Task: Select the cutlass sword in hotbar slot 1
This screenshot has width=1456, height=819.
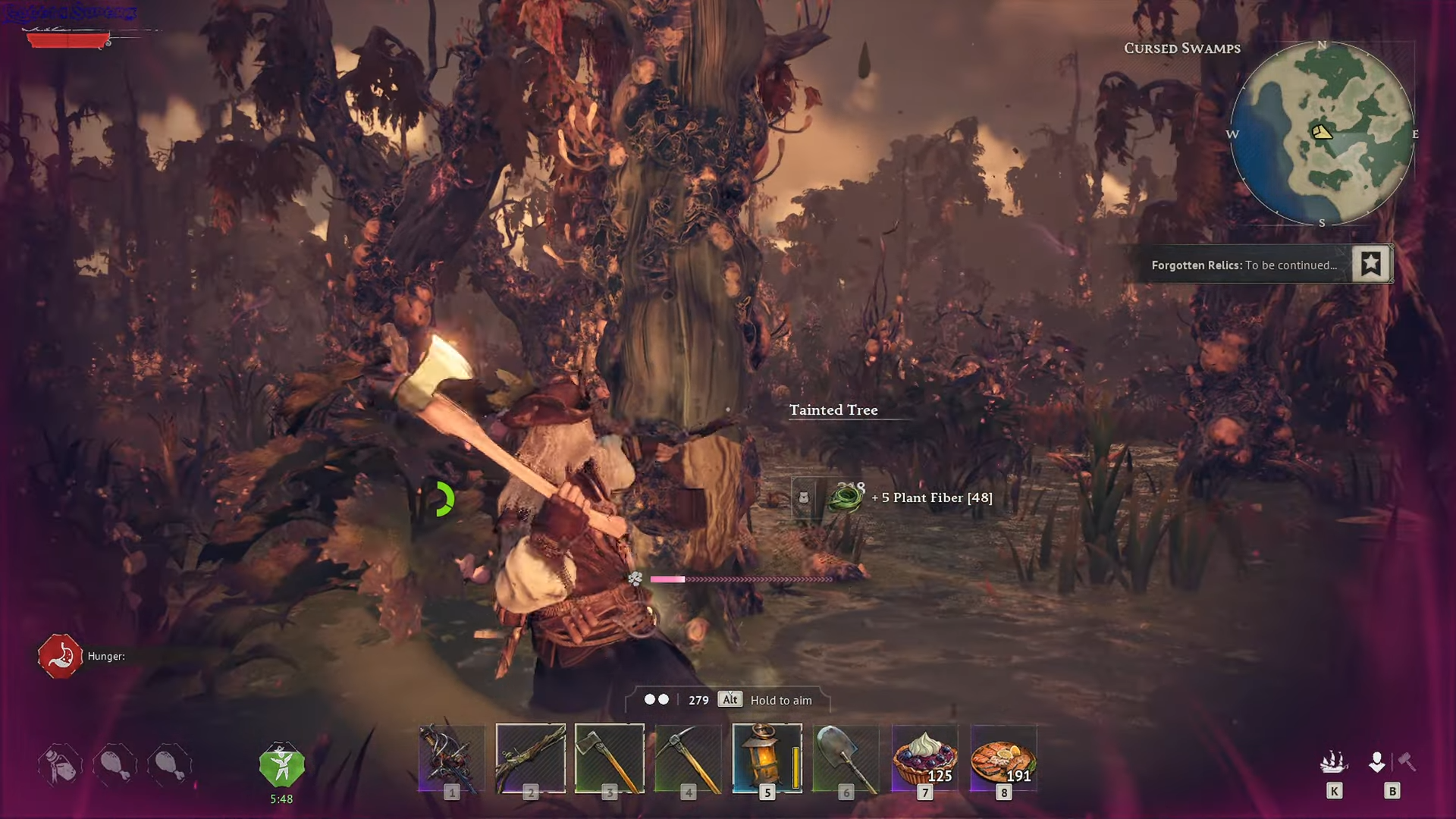Action: (x=452, y=758)
